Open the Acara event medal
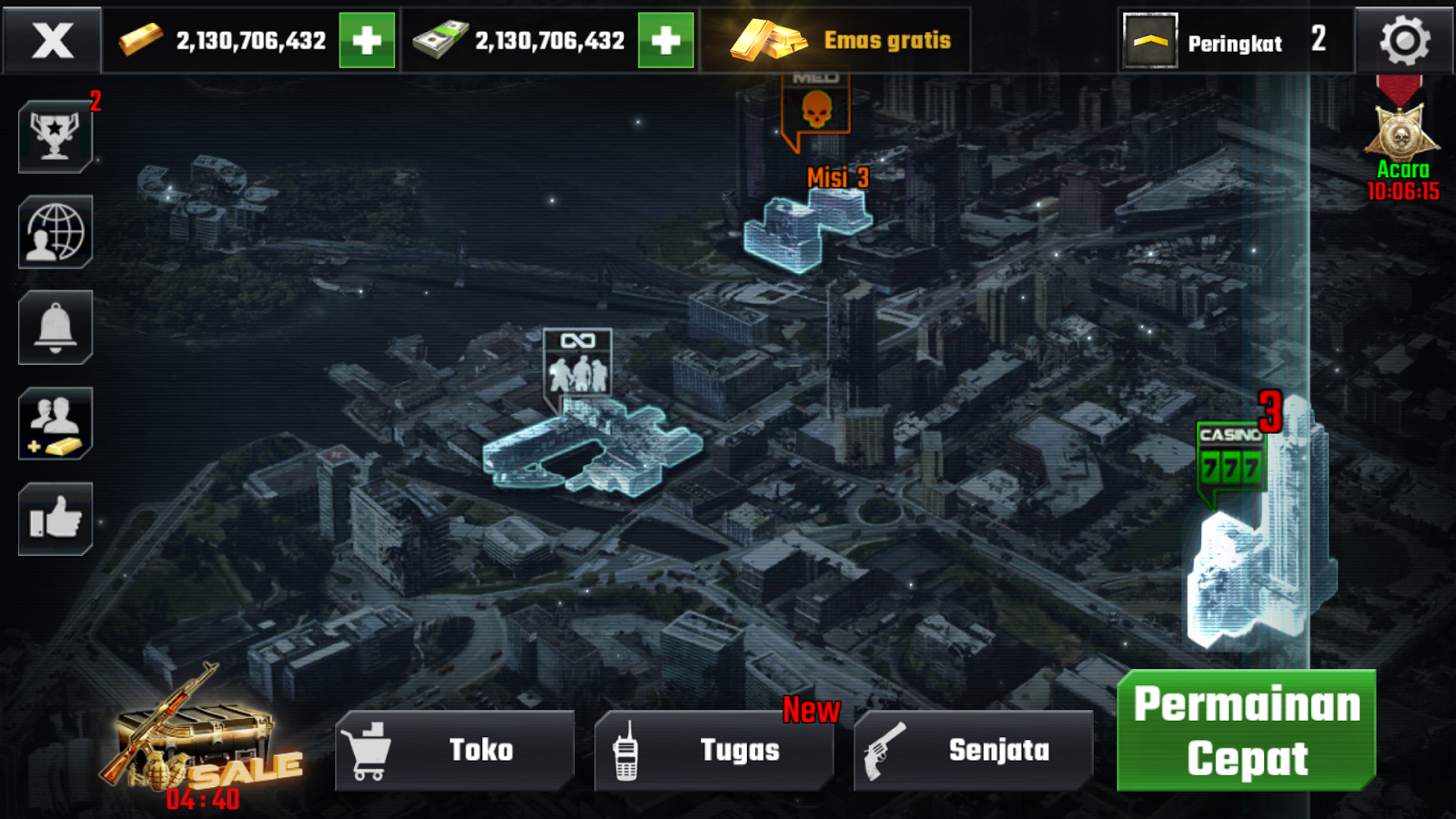 click(x=1401, y=132)
